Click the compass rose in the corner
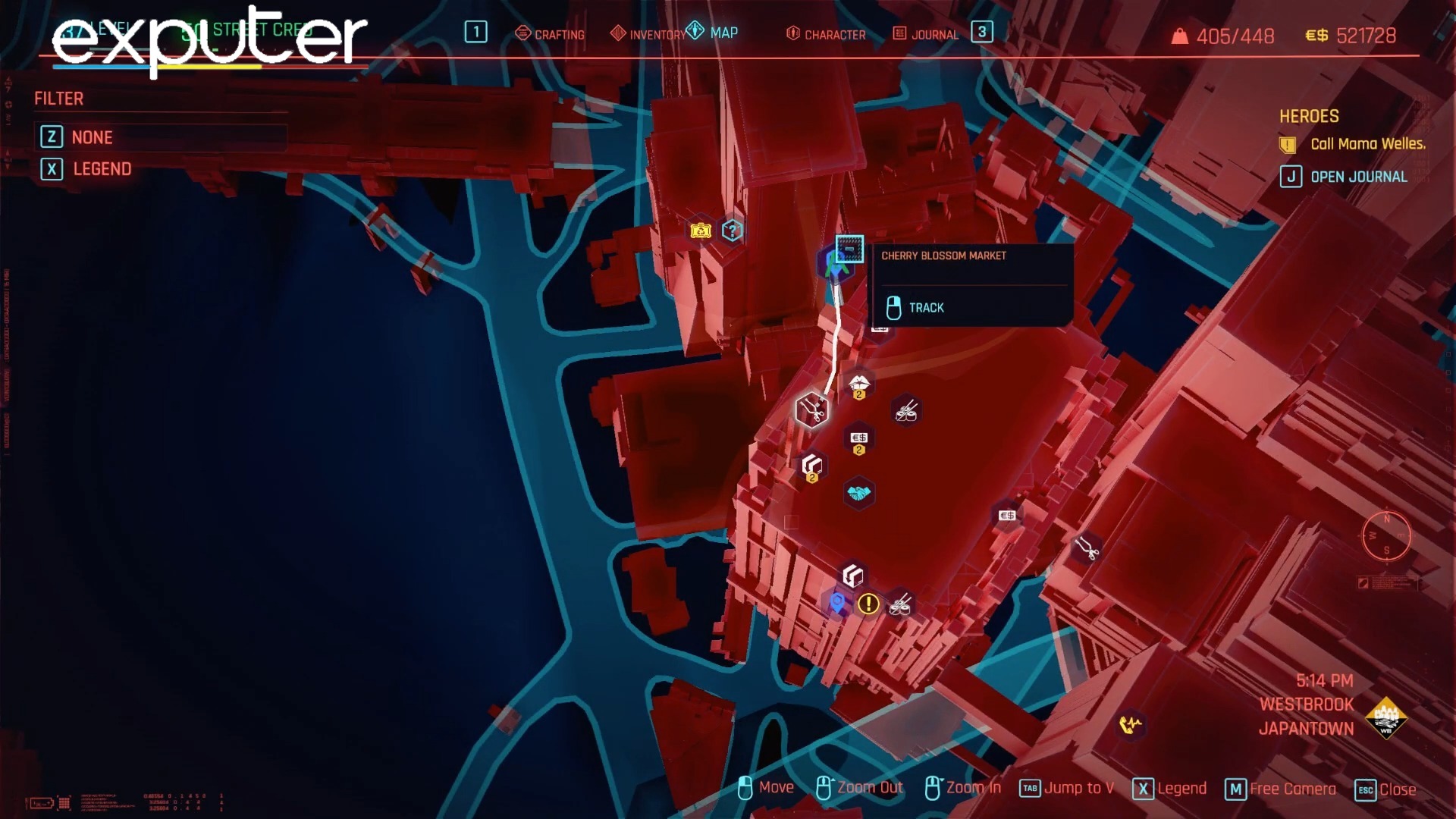The image size is (1456, 819). tap(1388, 535)
